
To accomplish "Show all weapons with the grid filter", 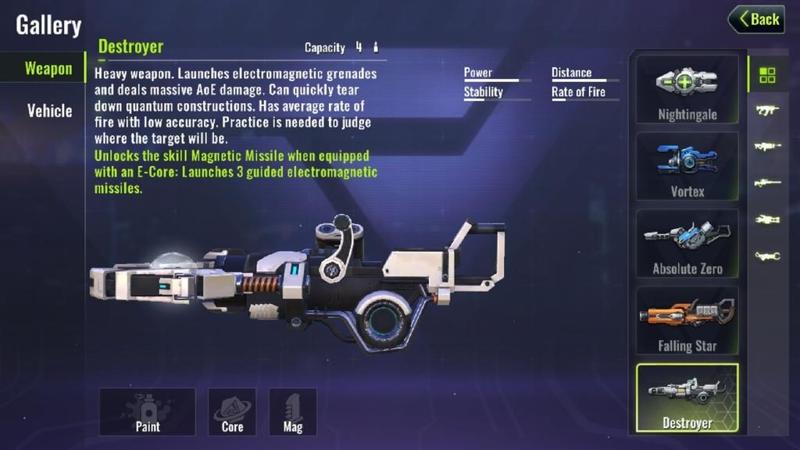I will coord(767,75).
